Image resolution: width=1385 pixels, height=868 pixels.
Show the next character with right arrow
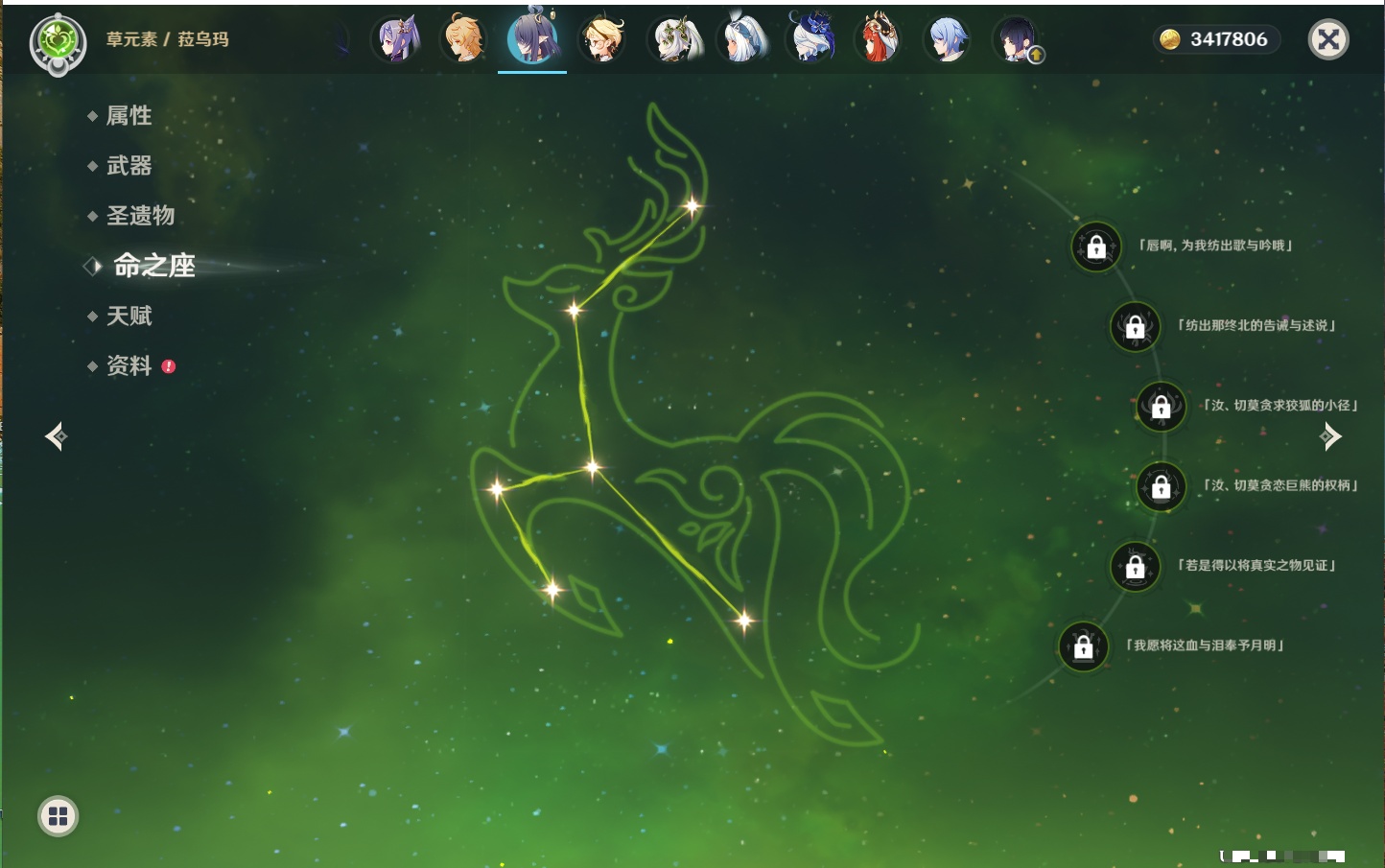click(x=1330, y=436)
